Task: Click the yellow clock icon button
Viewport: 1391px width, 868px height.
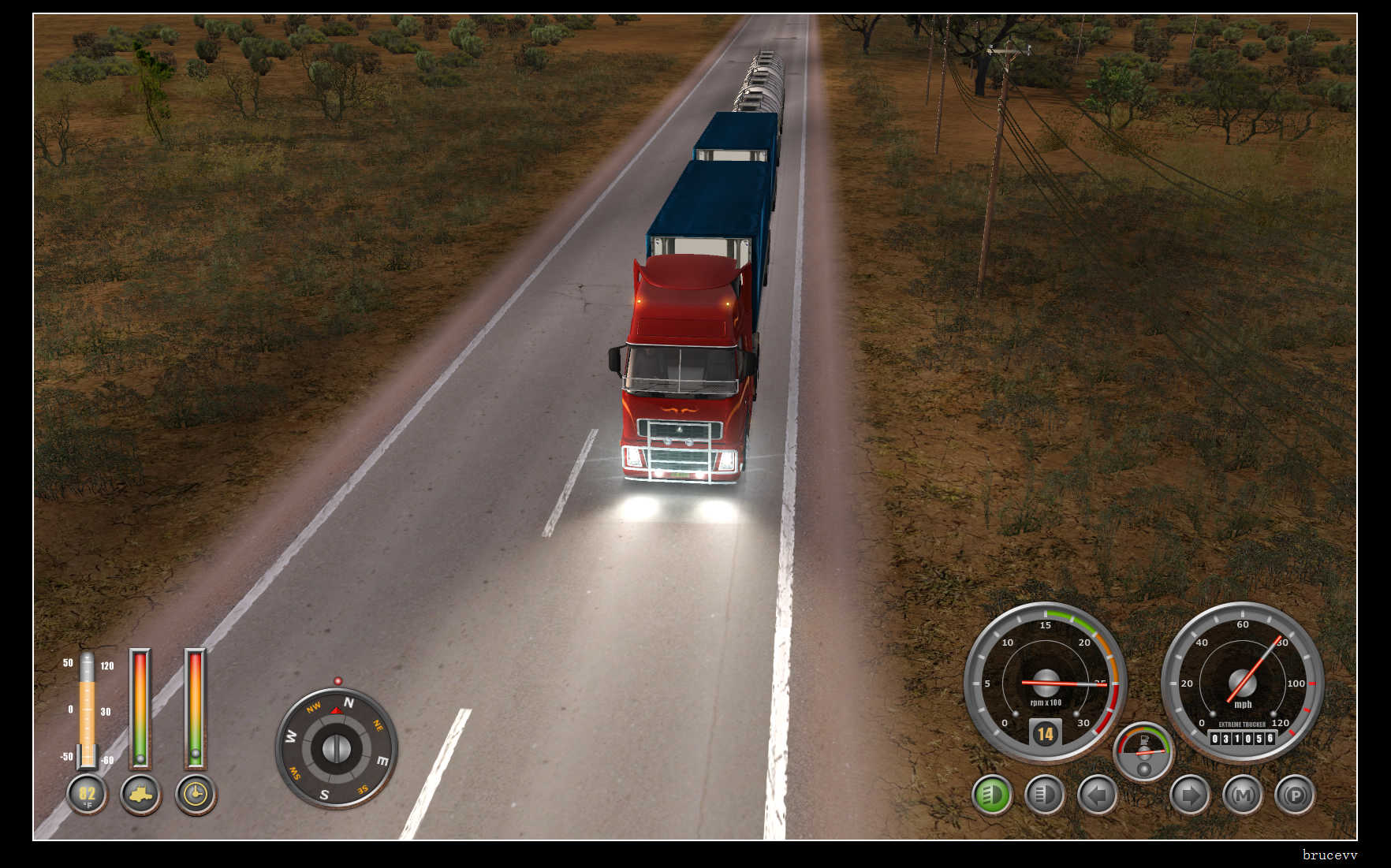Action: [x=195, y=795]
